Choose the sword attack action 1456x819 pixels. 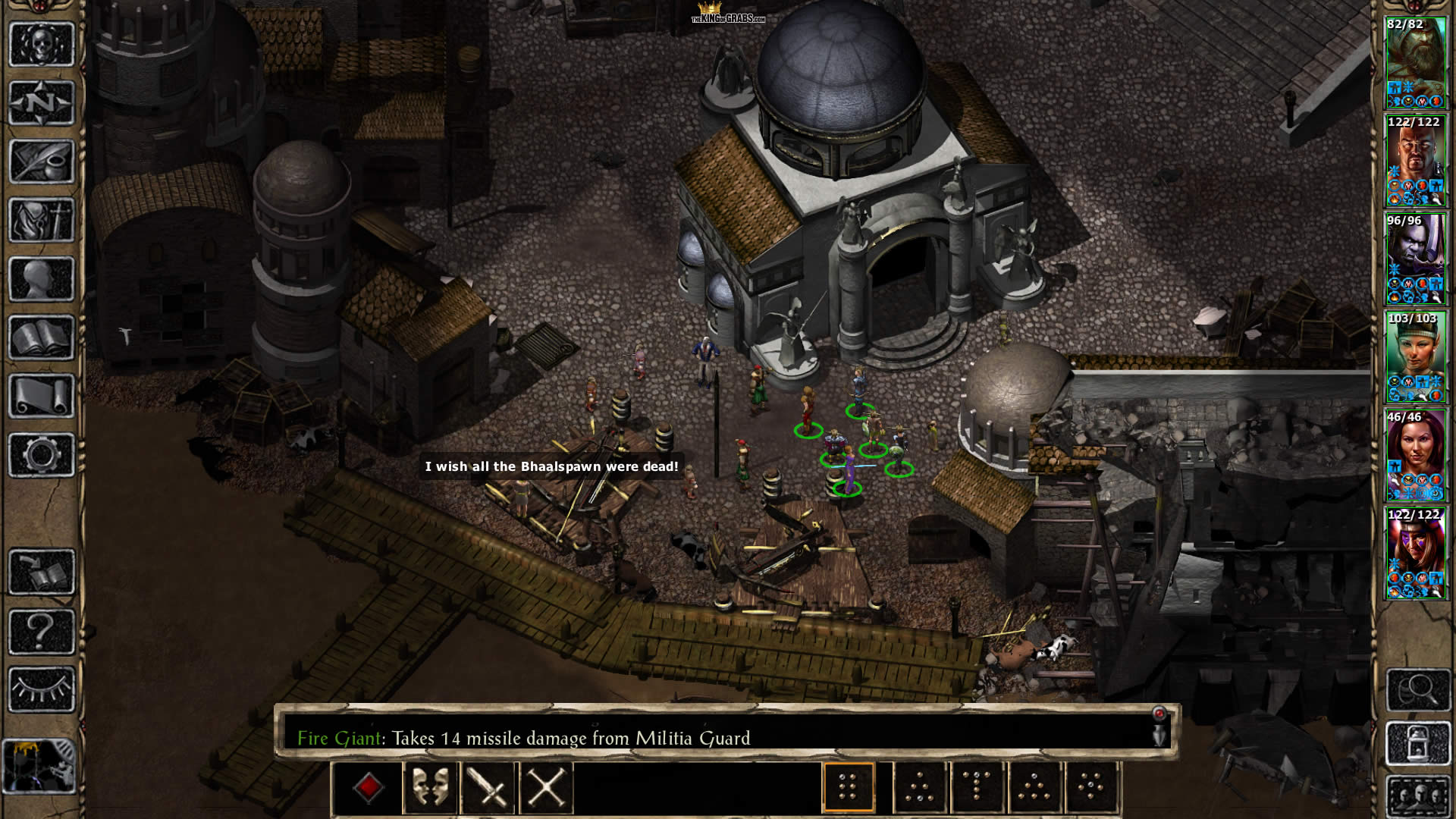[x=488, y=788]
